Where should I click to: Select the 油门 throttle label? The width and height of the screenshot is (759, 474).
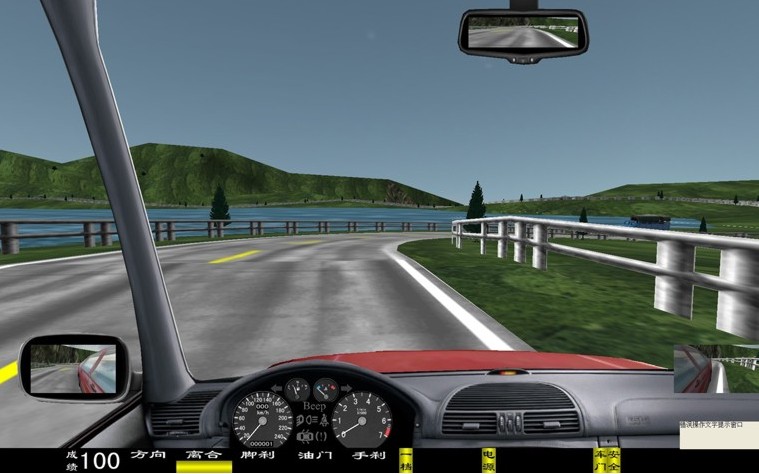[314, 456]
